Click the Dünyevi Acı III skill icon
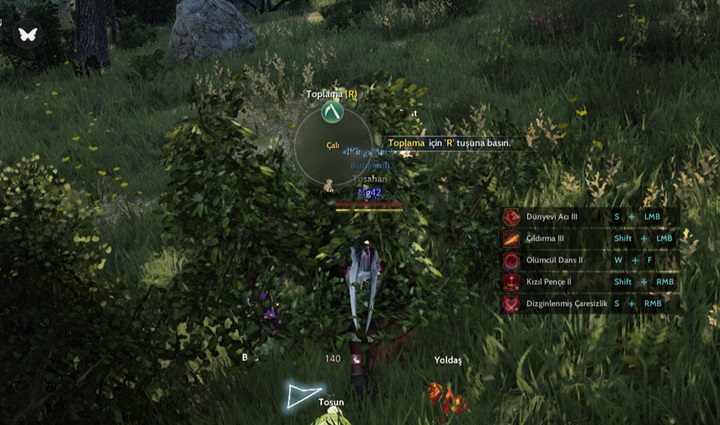720x425 pixels. tap(512, 217)
